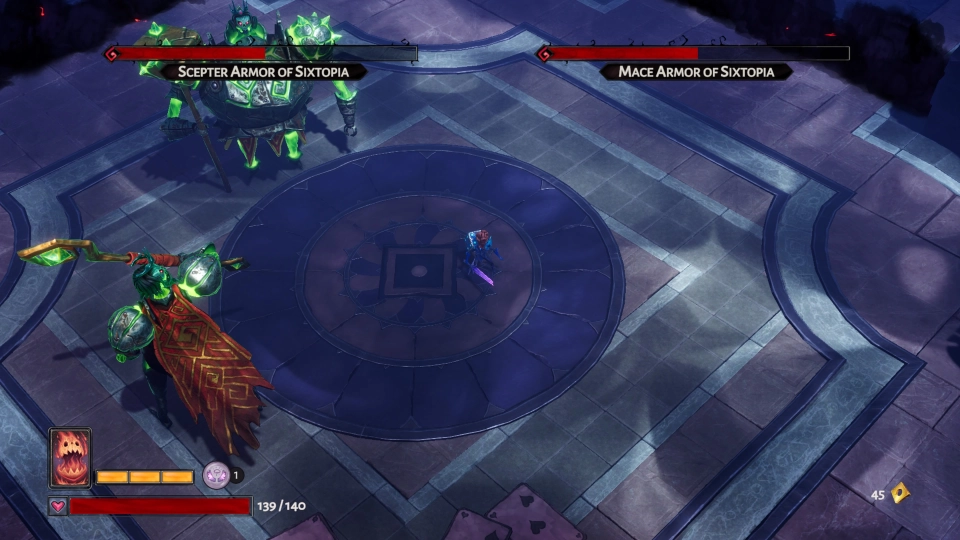Click the purple winged token icon
This screenshot has height=540, width=960.
click(215, 475)
